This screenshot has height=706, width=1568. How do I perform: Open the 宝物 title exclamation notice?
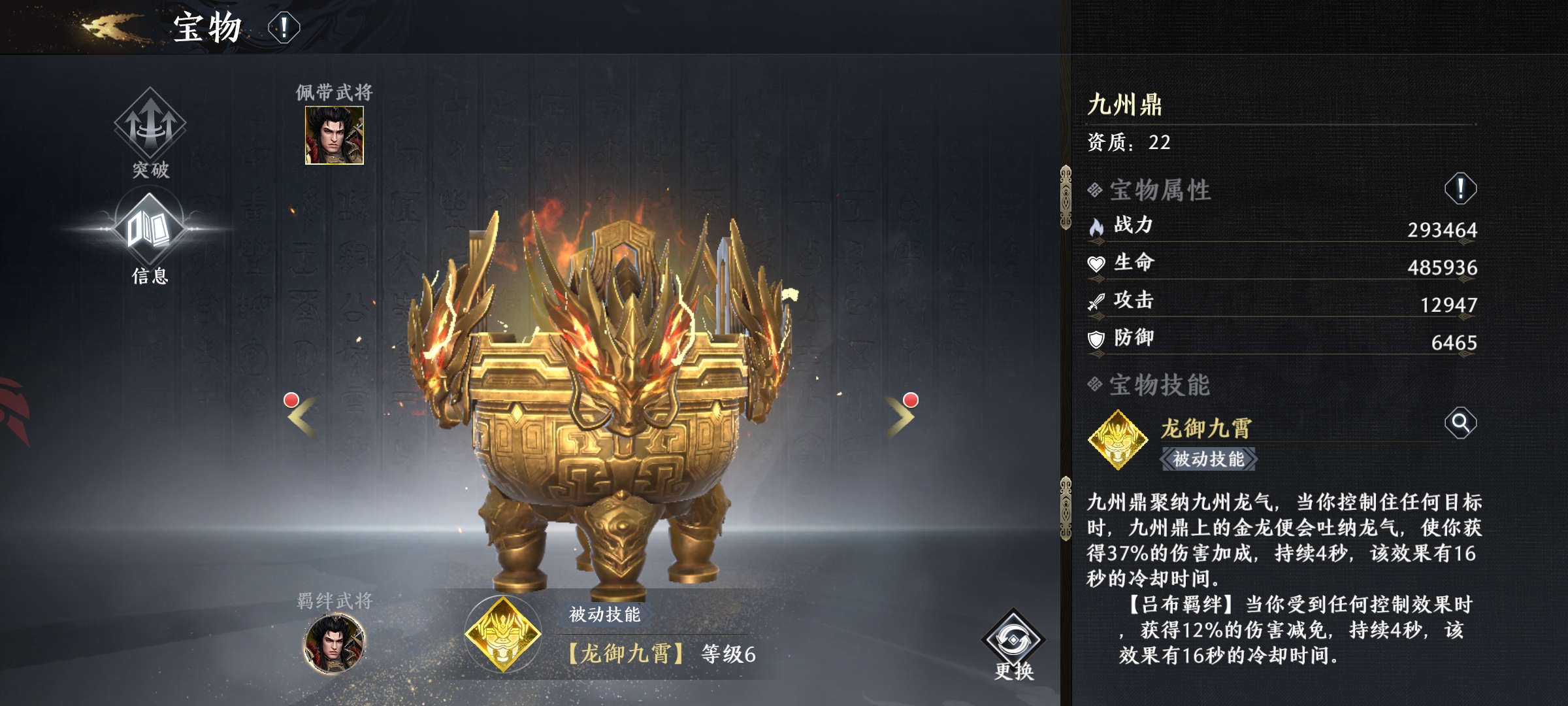[x=283, y=27]
